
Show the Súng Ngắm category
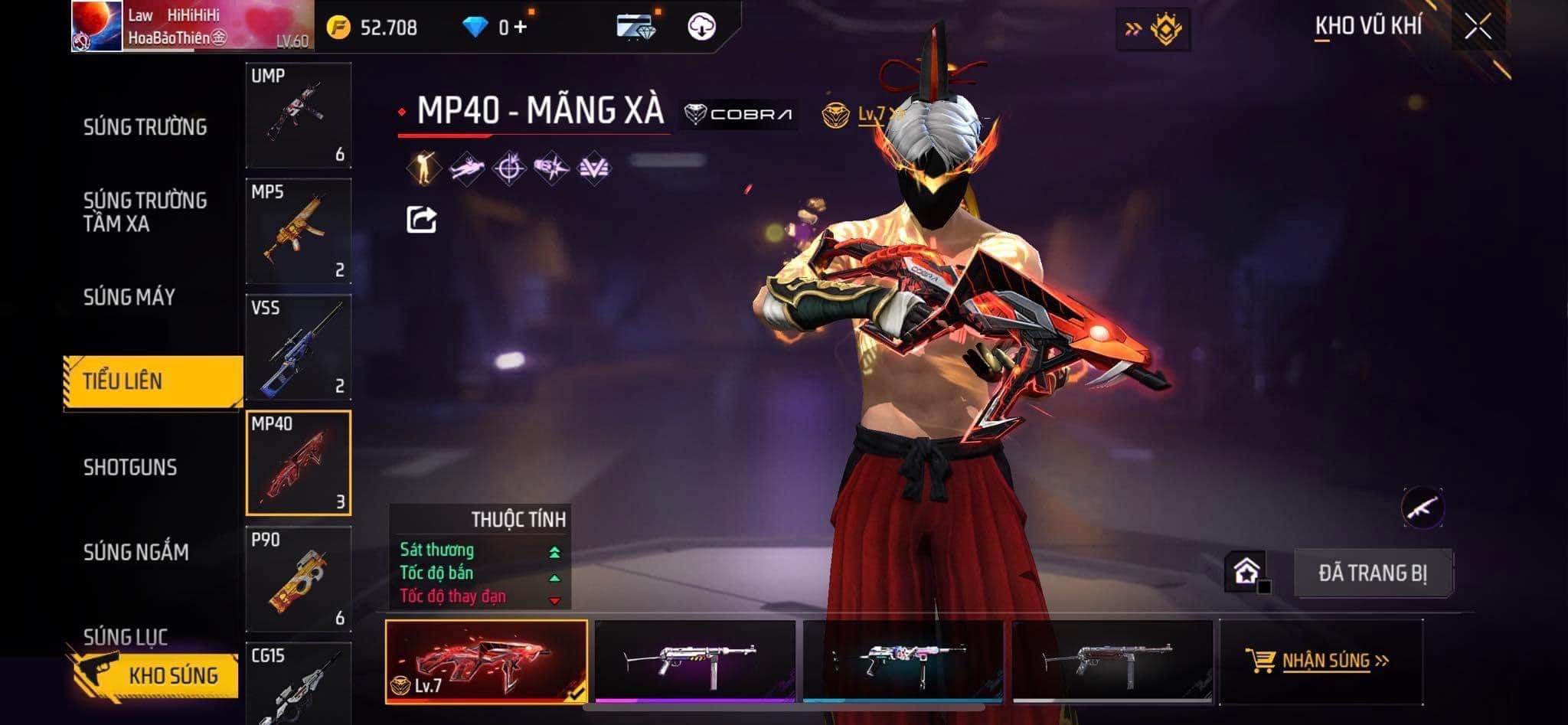tap(136, 552)
